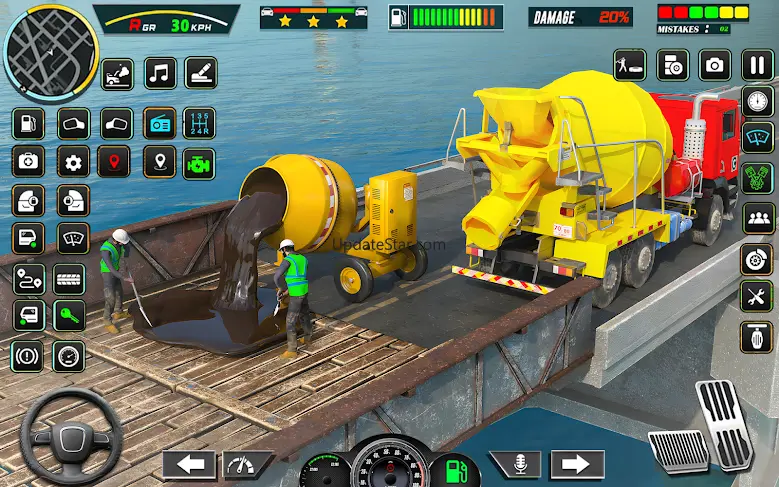The width and height of the screenshot is (779, 487).
Task: Toggle the windshield wiper button on the left
Action: [72, 238]
